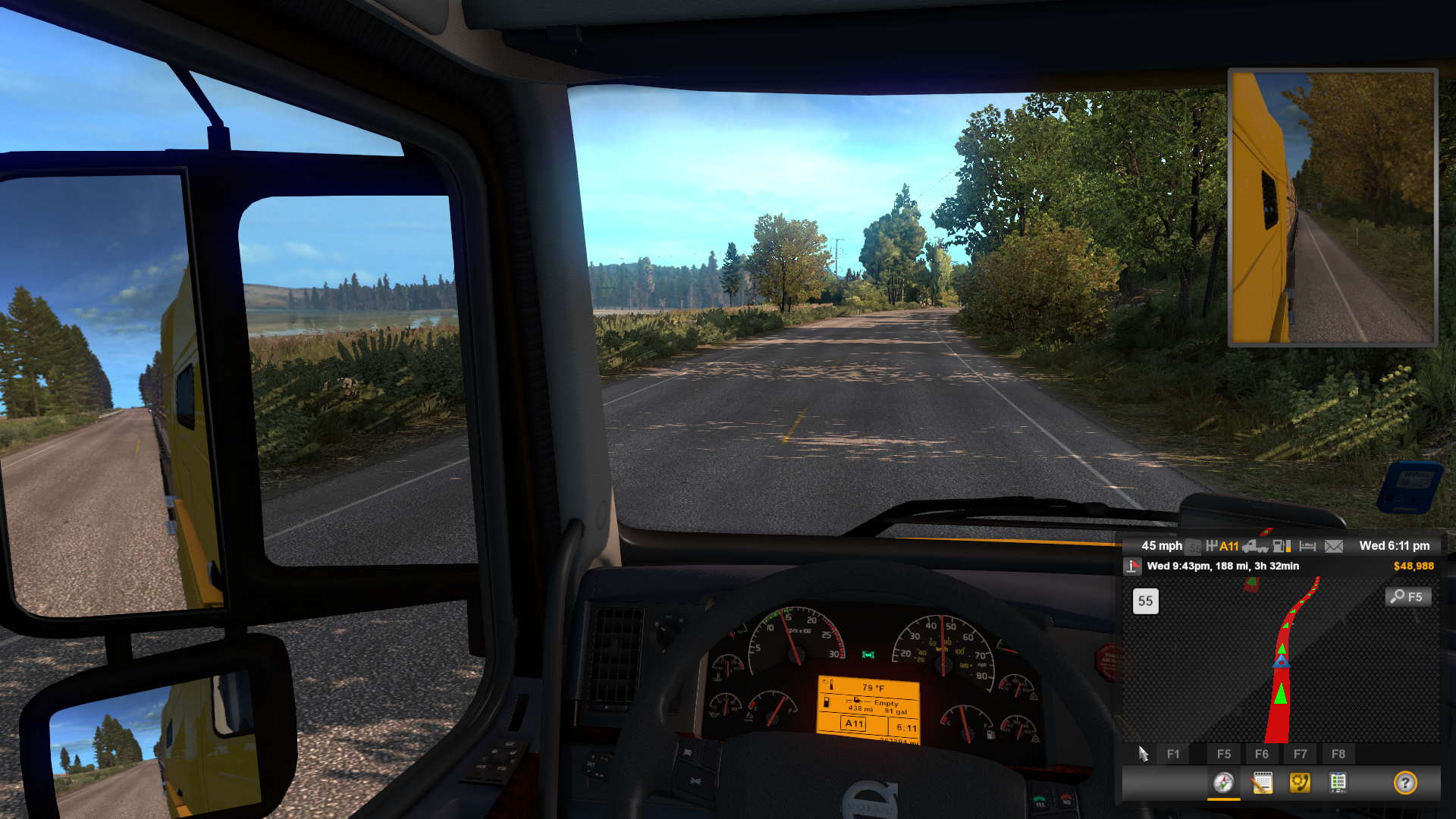Open the route advisor compass navigation icon

coord(1224,784)
